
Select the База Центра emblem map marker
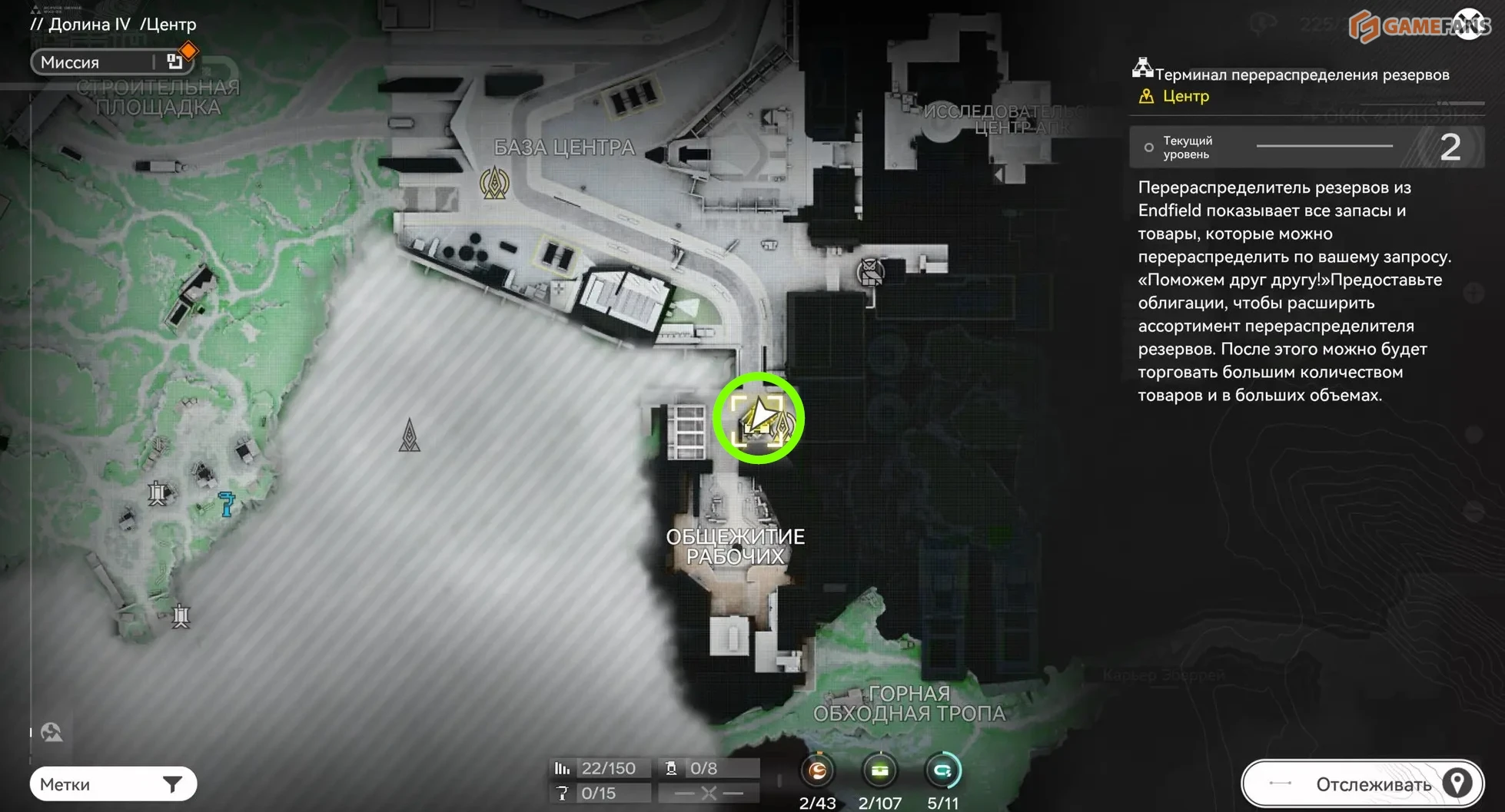[494, 184]
